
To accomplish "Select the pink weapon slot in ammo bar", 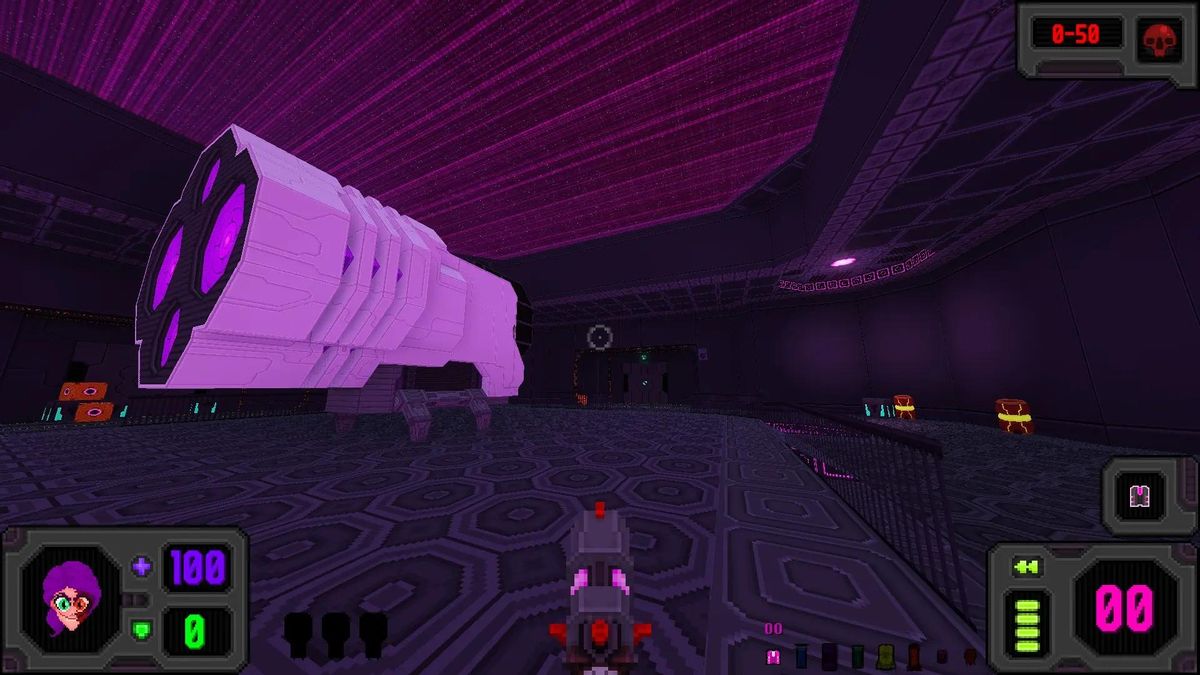I will click(x=772, y=656).
